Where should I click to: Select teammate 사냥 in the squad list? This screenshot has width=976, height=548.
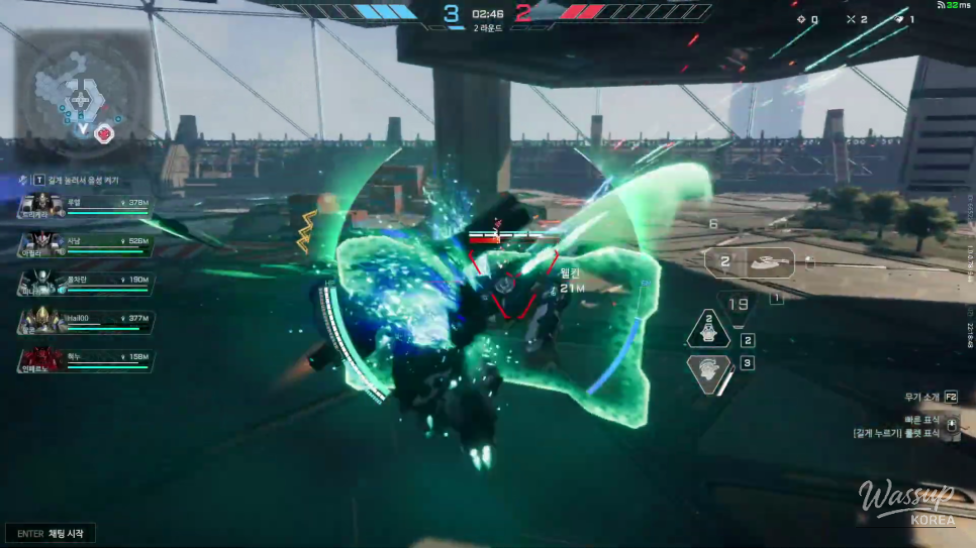coord(87,244)
